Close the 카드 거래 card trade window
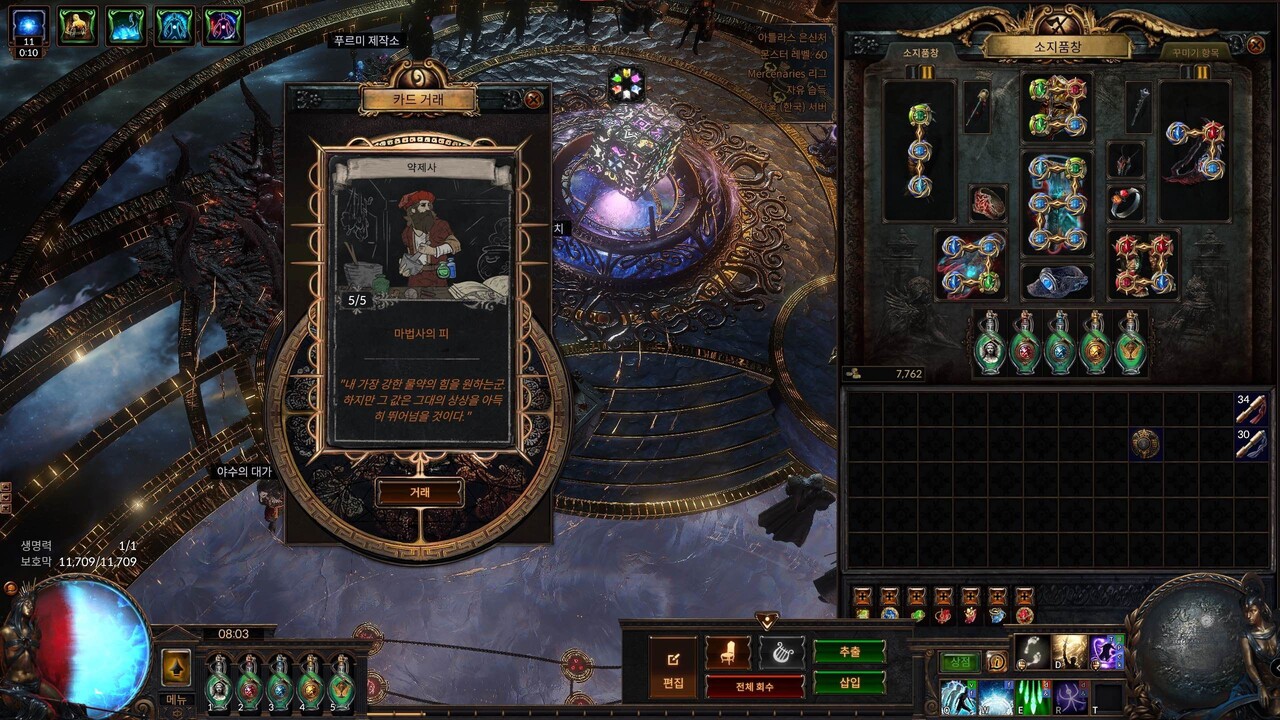 click(534, 99)
